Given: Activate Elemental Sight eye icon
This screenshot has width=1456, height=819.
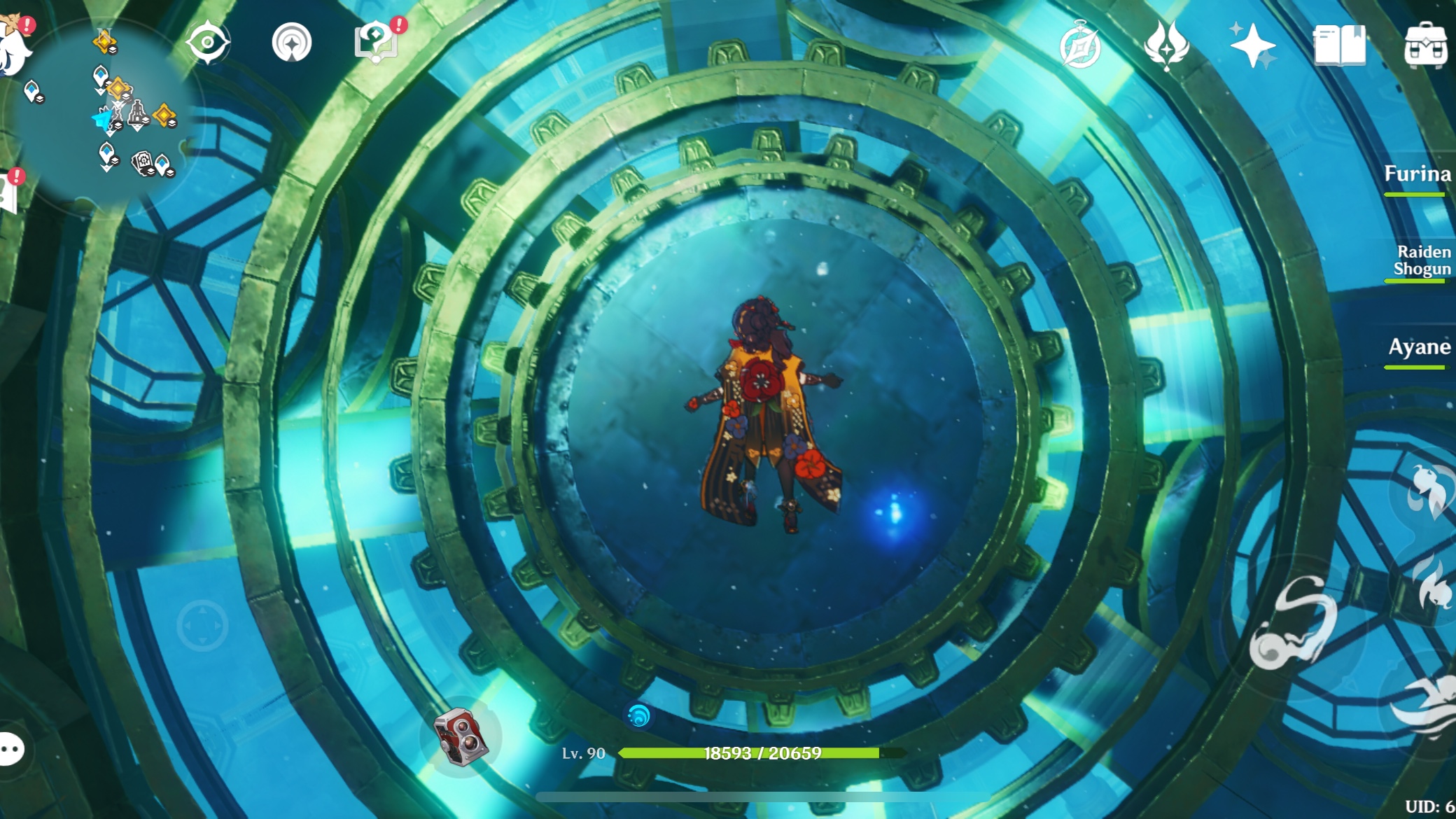Looking at the screenshot, I should [206, 42].
